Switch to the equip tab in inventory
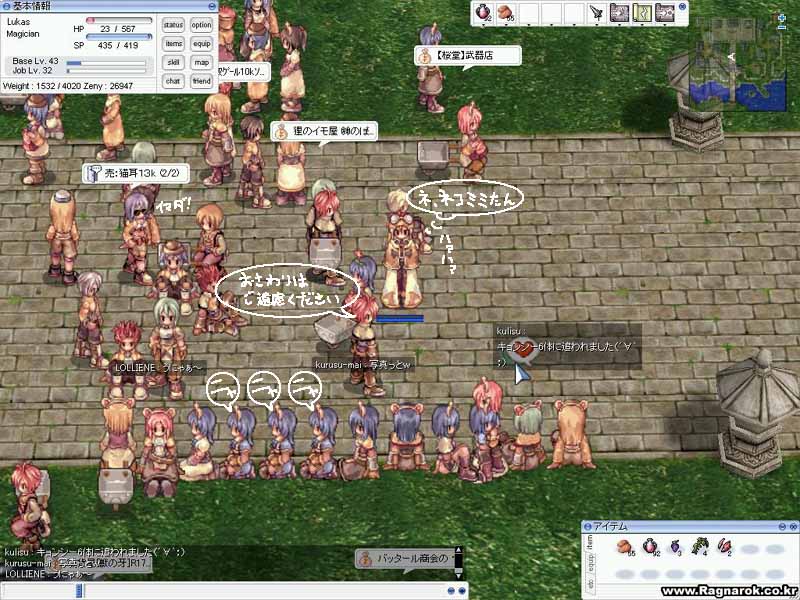 pyautogui.click(x=589, y=561)
